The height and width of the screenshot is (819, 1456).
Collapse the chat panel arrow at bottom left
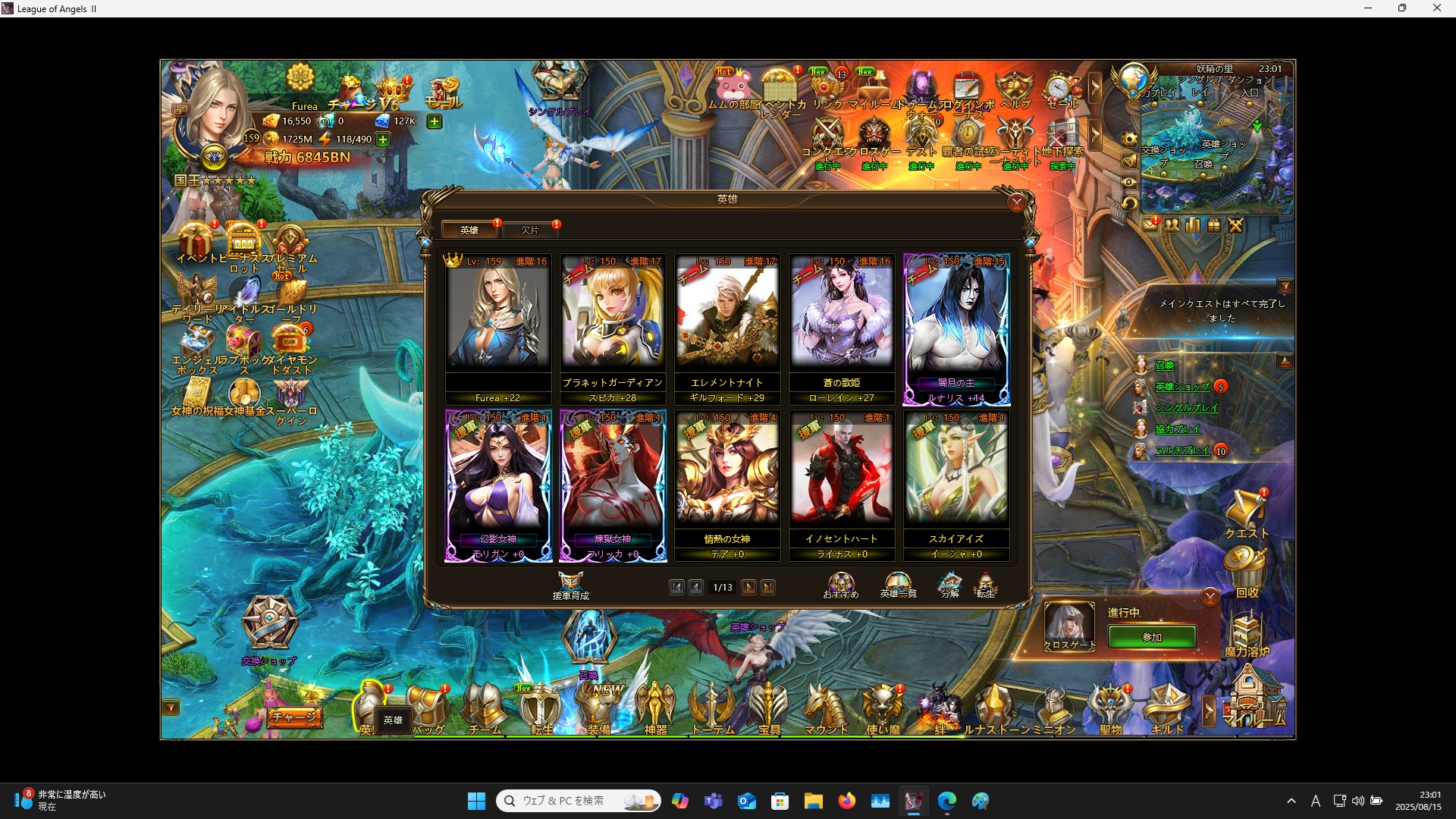[170, 707]
